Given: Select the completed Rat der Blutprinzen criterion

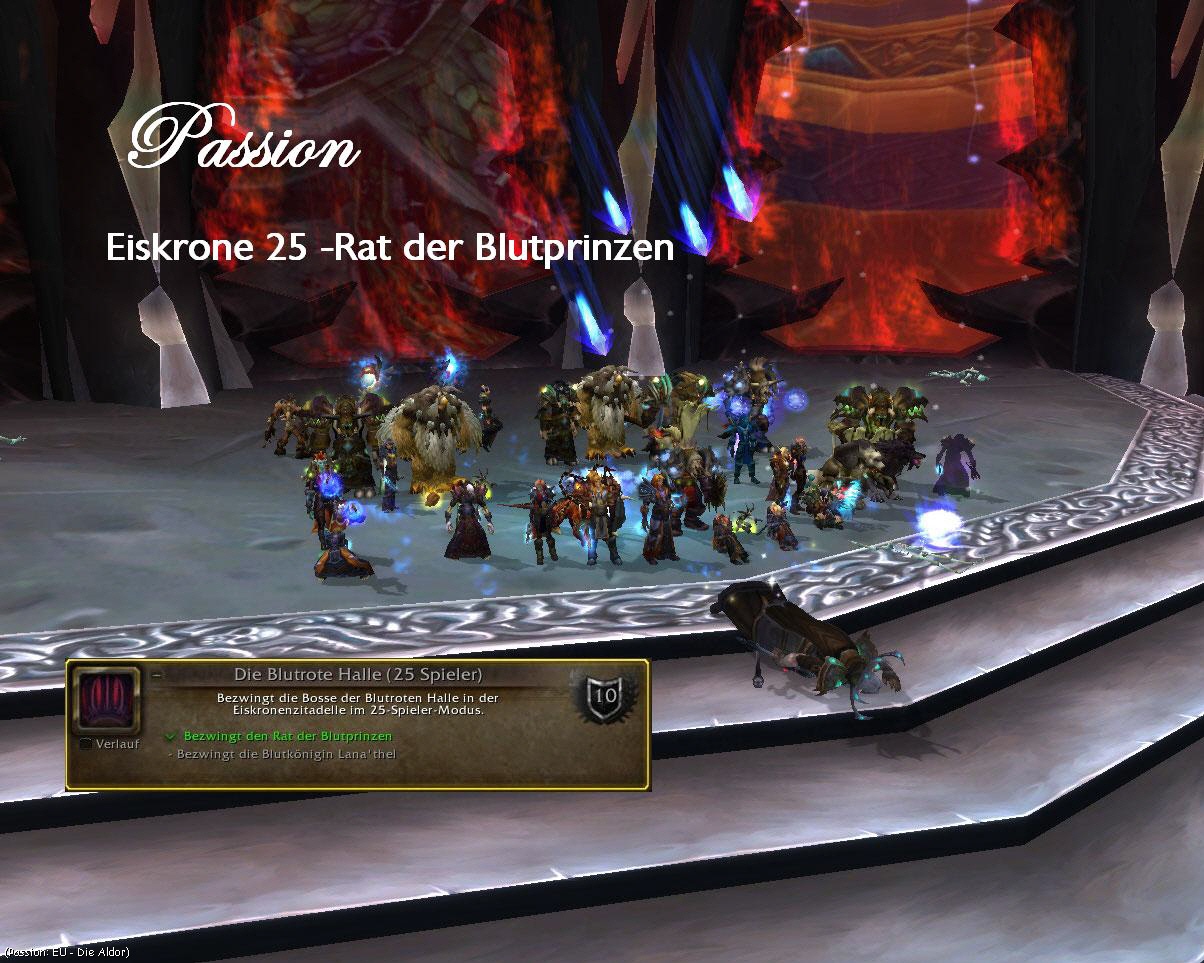Looking at the screenshot, I should (x=287, y=736).
